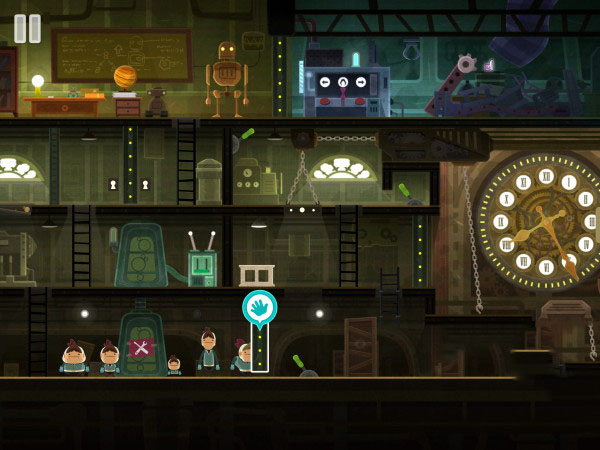600x450 pixels.
Task: Tap the teal hand interaction marker
Action: click(259, 307)
